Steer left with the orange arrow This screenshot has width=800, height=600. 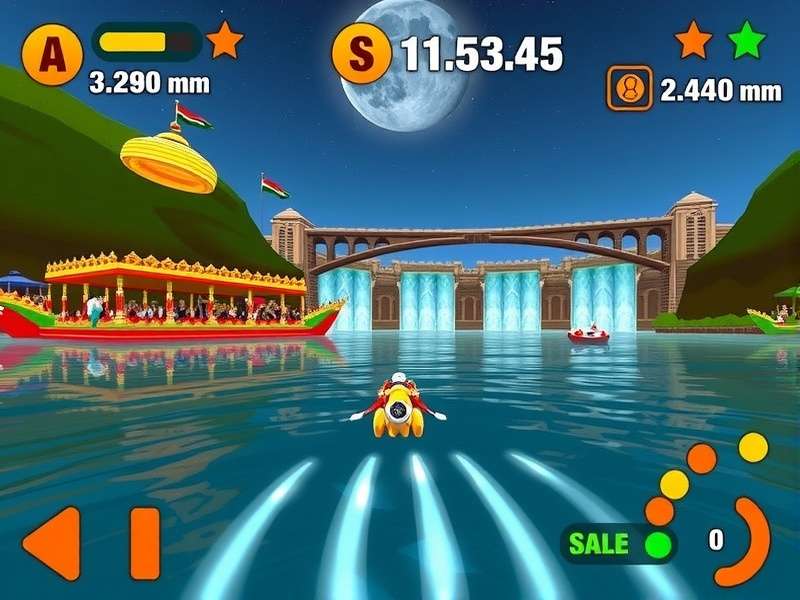[x=52, y=543]
